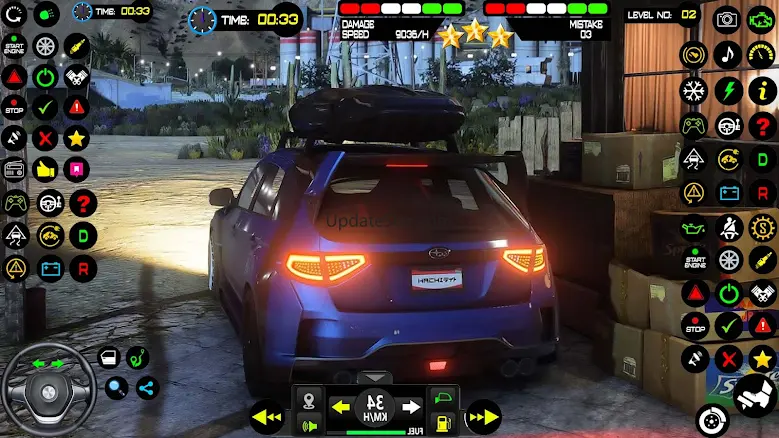Collapse the dashboard panel with the down arrow
779x438 pixels.
pos(375,378)
